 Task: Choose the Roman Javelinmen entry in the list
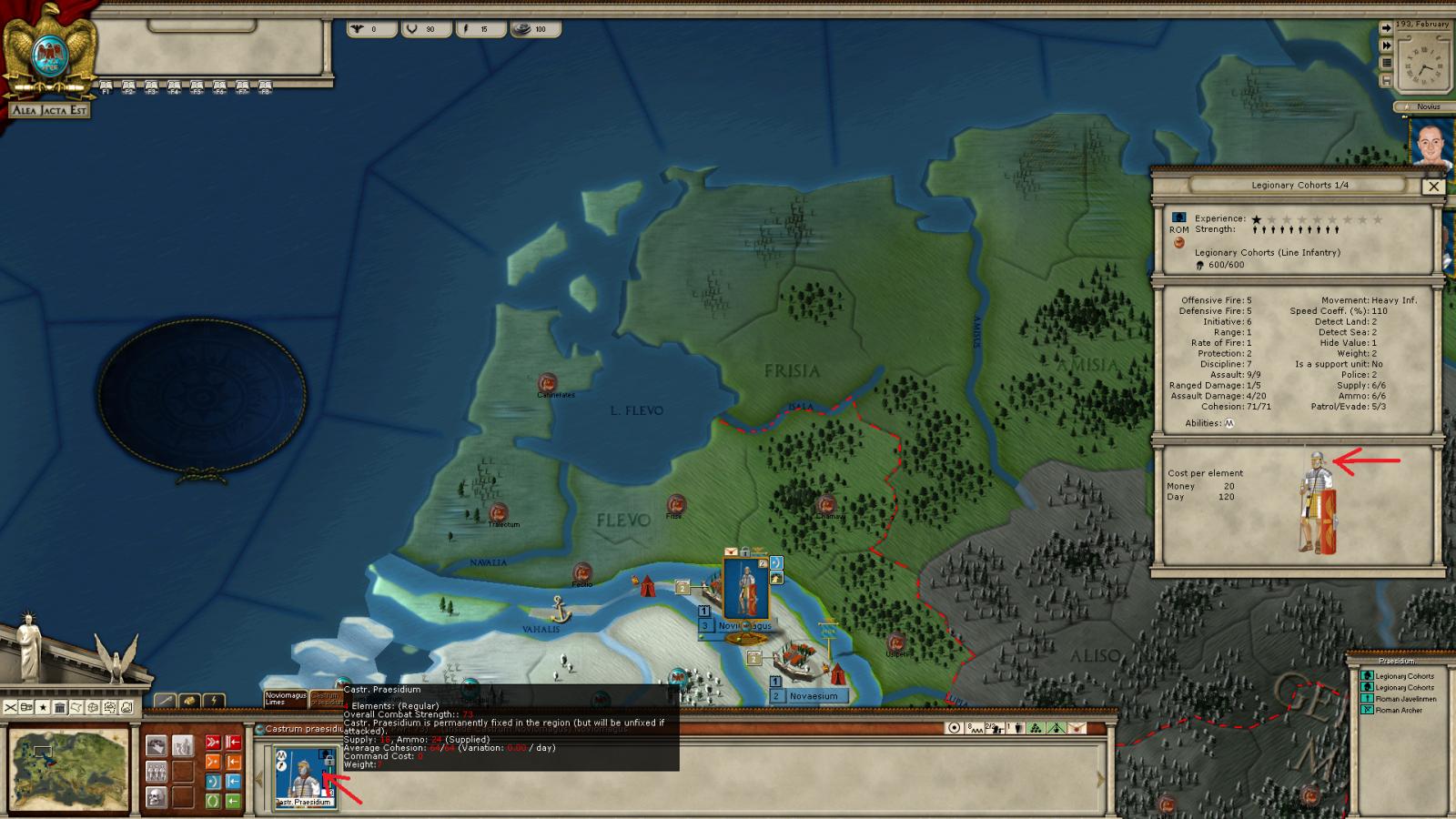[1404, 699]
